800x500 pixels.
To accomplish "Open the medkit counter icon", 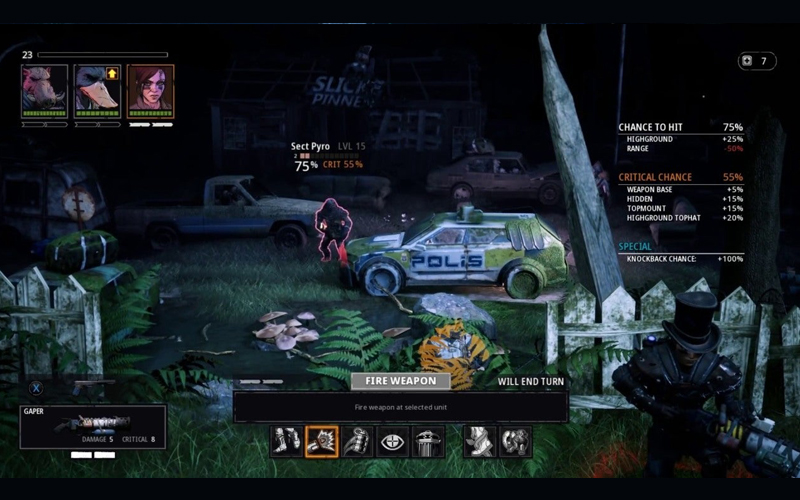I will (x=745, y=61).
